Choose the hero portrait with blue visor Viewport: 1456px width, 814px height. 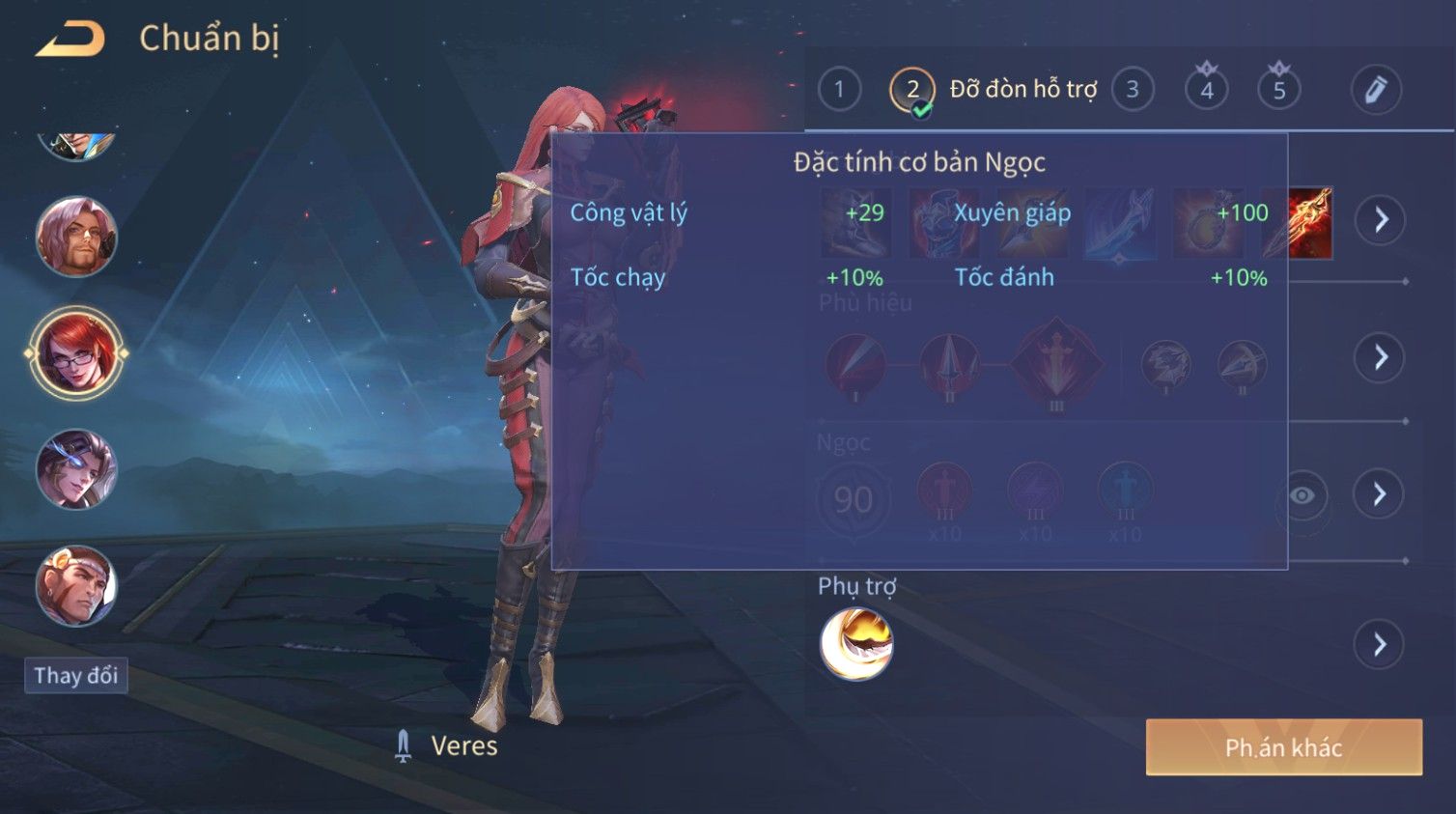coord(76,470)
